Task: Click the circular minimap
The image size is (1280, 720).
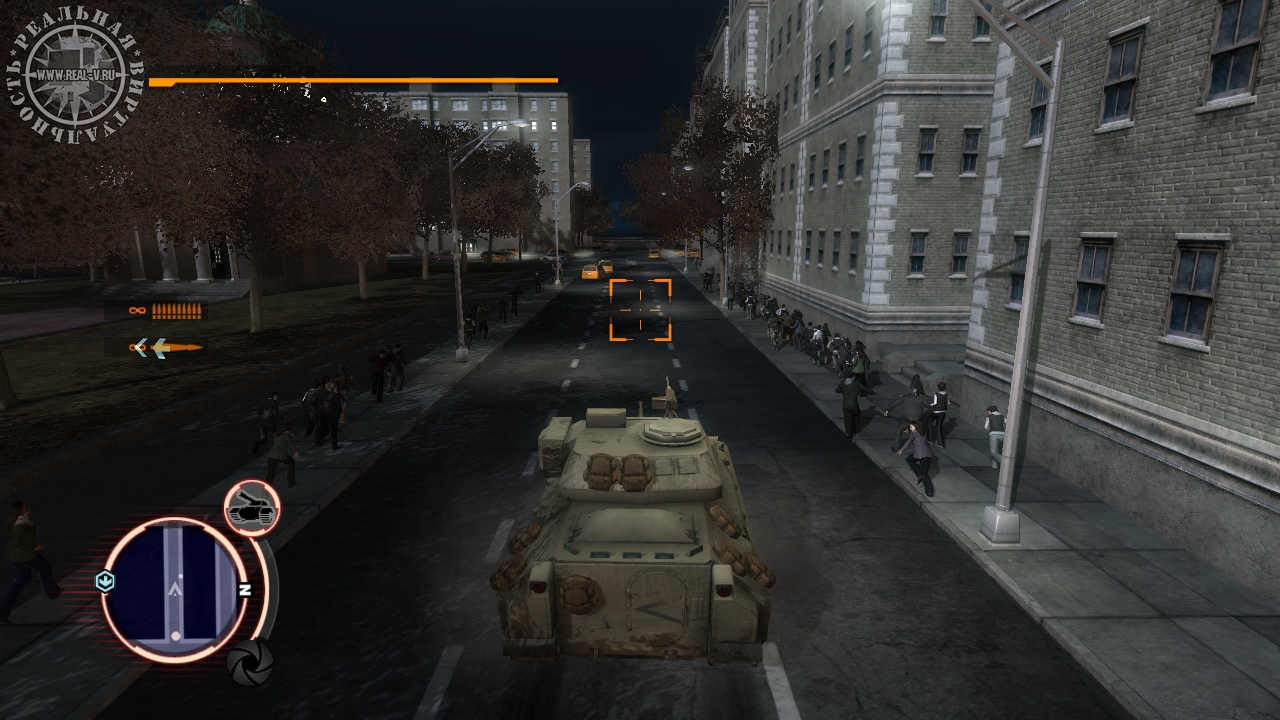Action: (174, 589)
